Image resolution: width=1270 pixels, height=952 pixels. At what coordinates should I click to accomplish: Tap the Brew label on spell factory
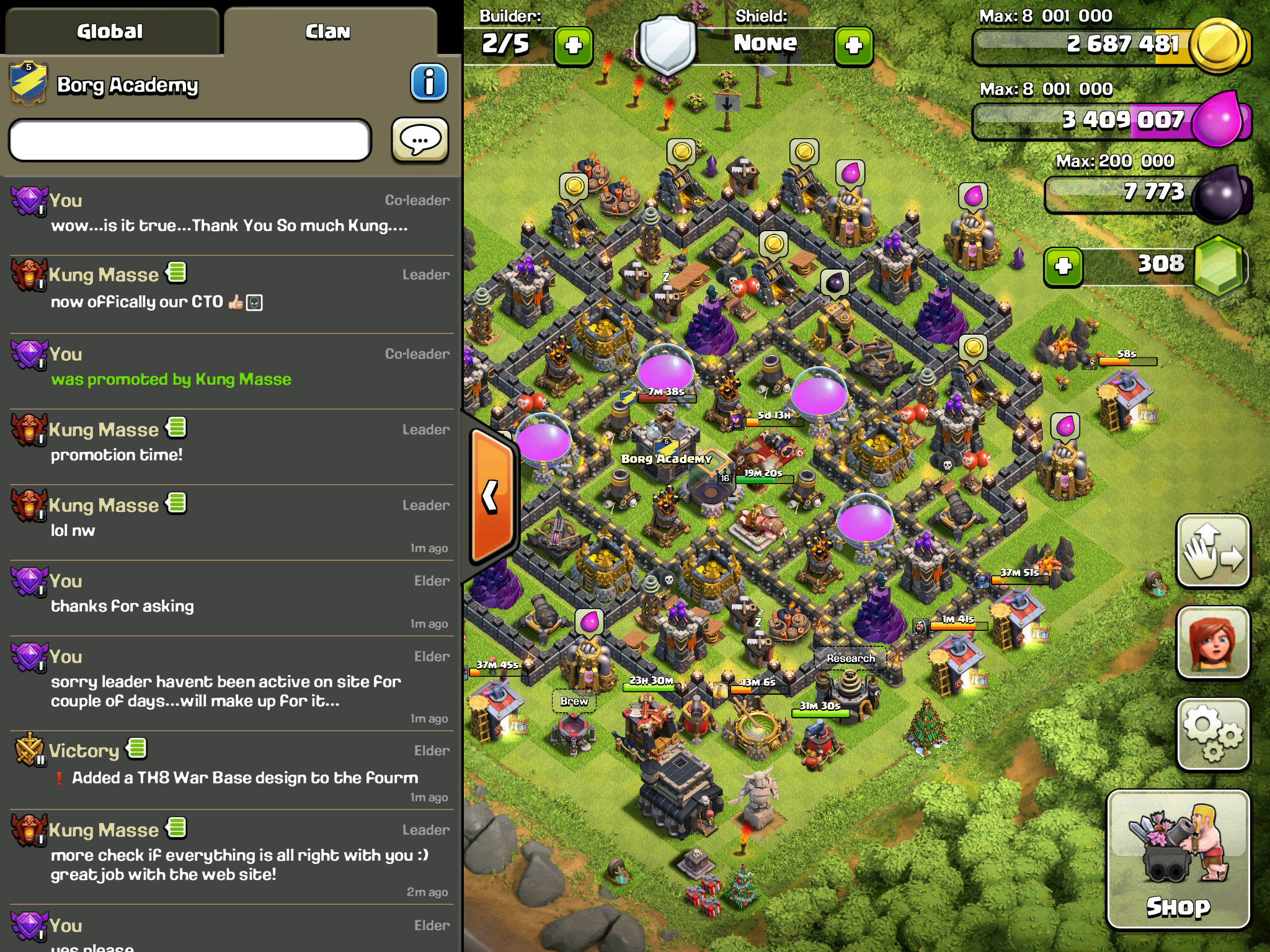[x=574, y=701]
